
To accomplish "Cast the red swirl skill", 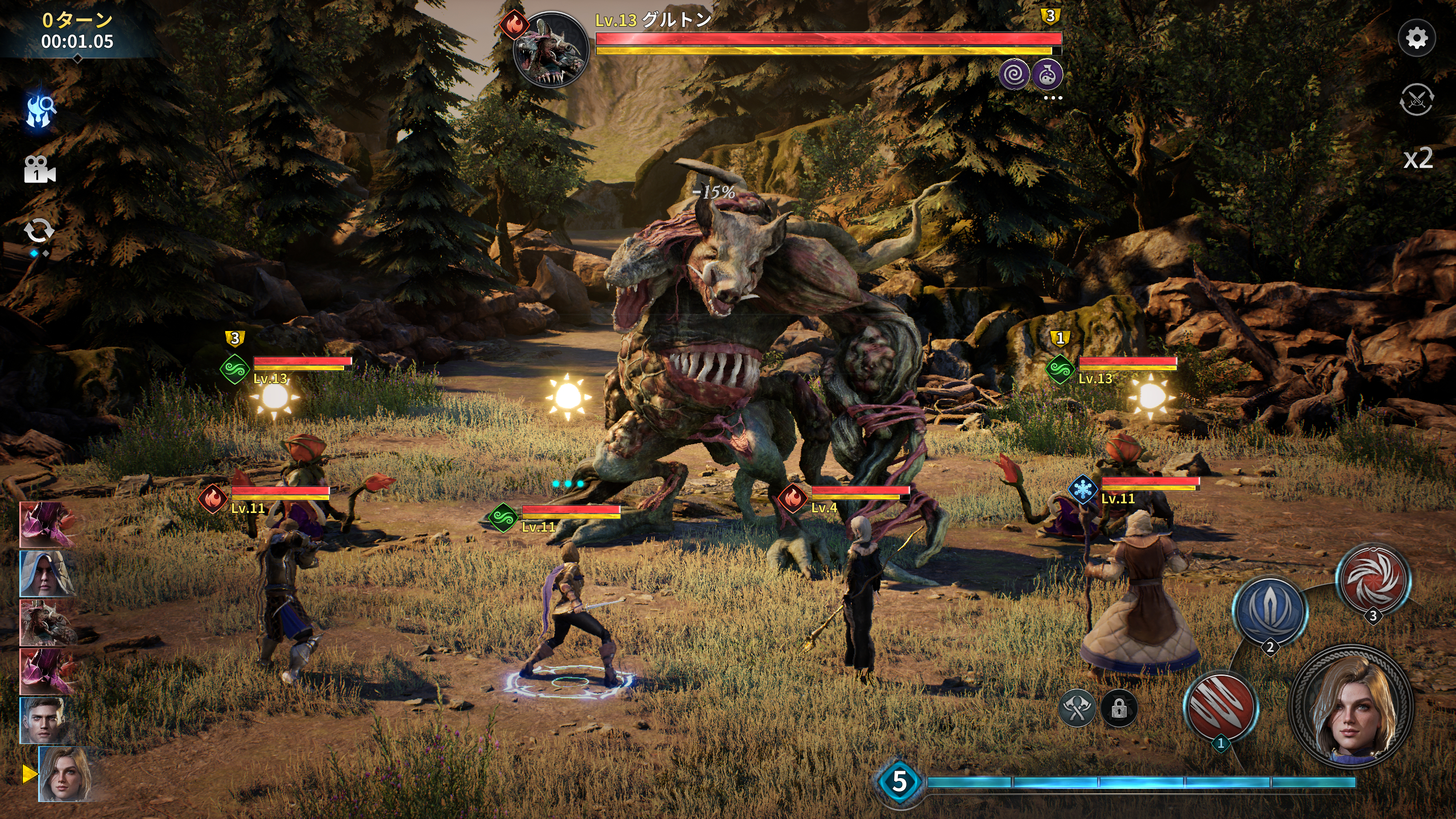I will pos(1373,578).
